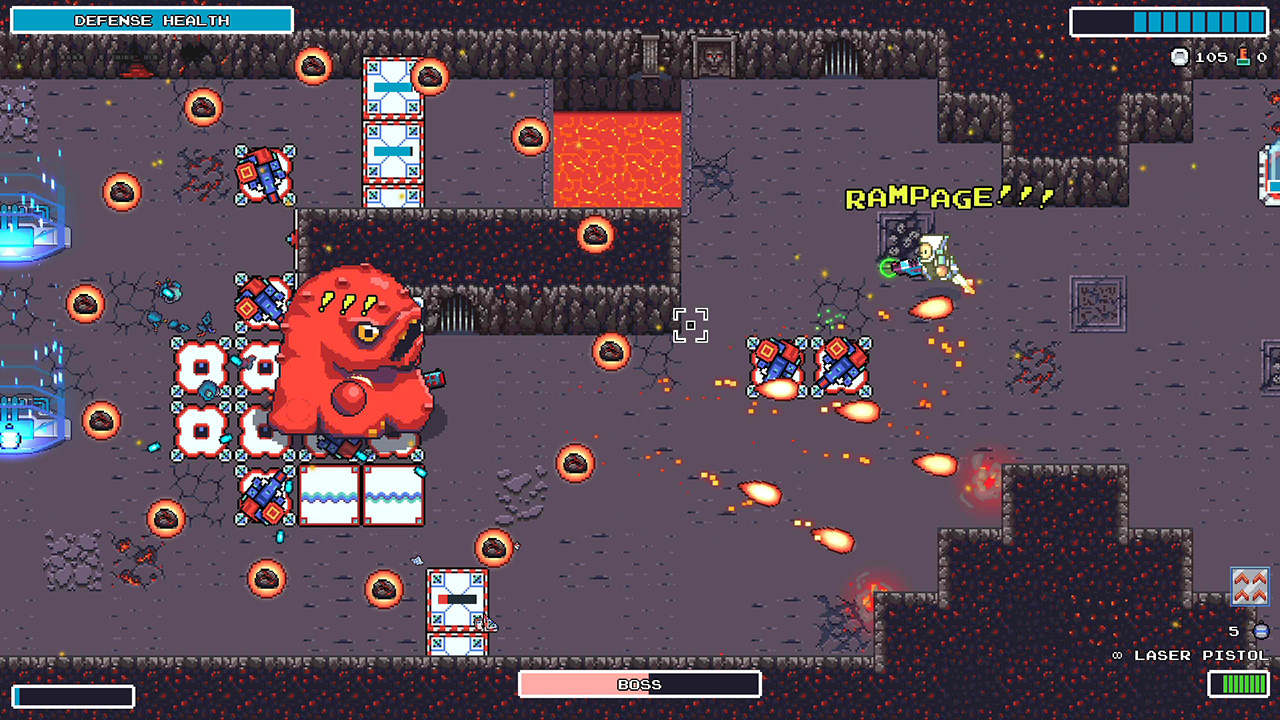Click the DEFENSE HEALTH label
This screenshot has width=1280, height=720.
150,19
